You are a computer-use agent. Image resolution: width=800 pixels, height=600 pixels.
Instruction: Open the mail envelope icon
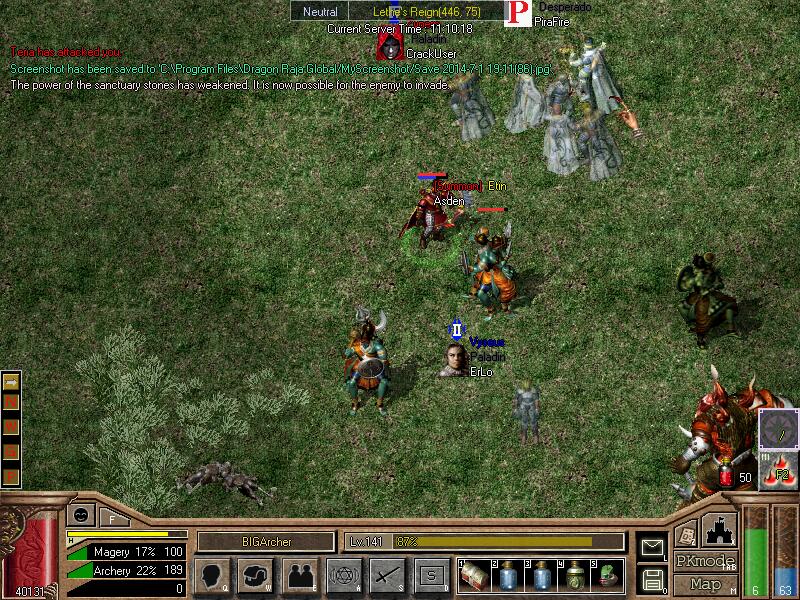tap(652, 546)
